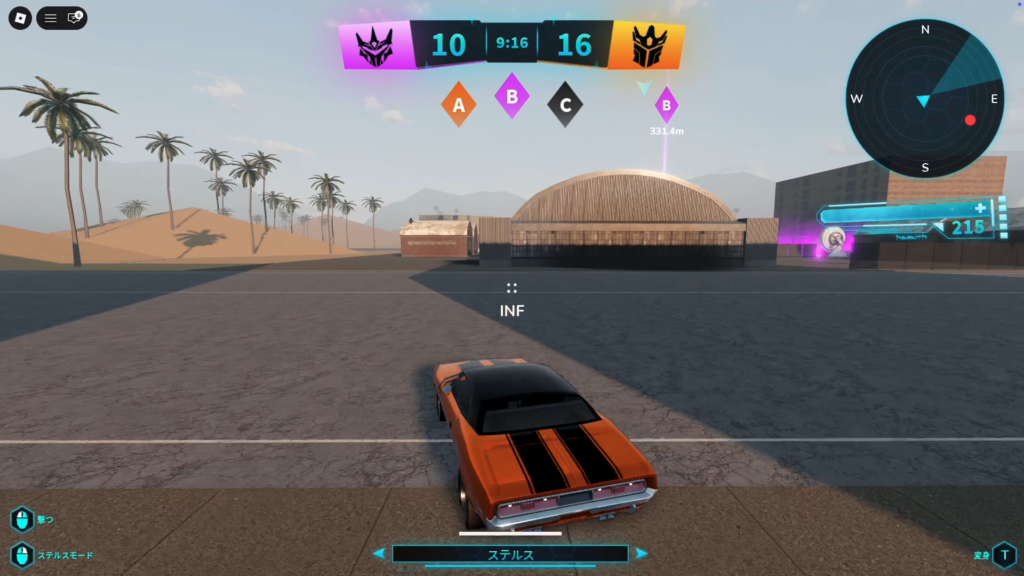Select the orange capture point A diamond
The height and width of the screenshot is (576, 1024).
[459, 104]
